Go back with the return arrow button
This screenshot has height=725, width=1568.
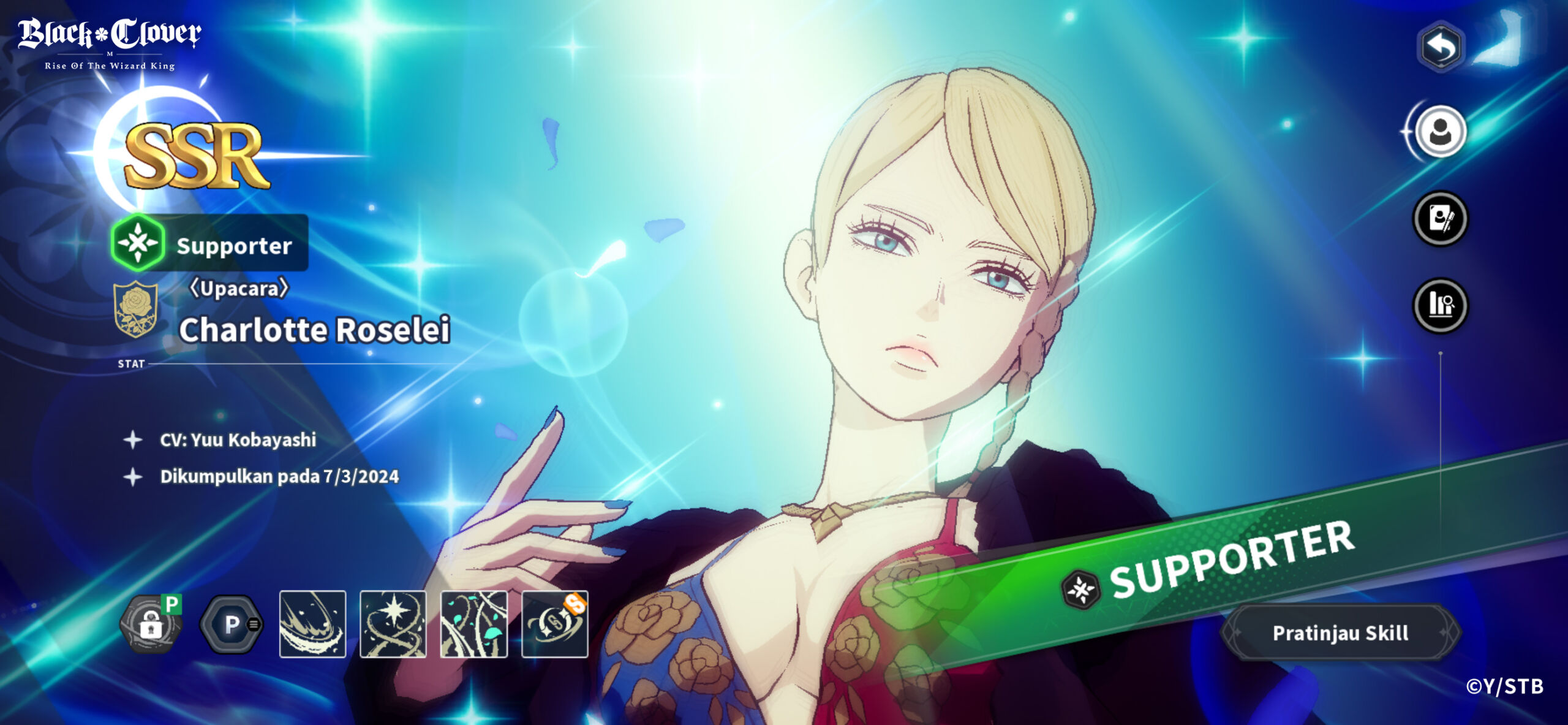(1441, 47)
